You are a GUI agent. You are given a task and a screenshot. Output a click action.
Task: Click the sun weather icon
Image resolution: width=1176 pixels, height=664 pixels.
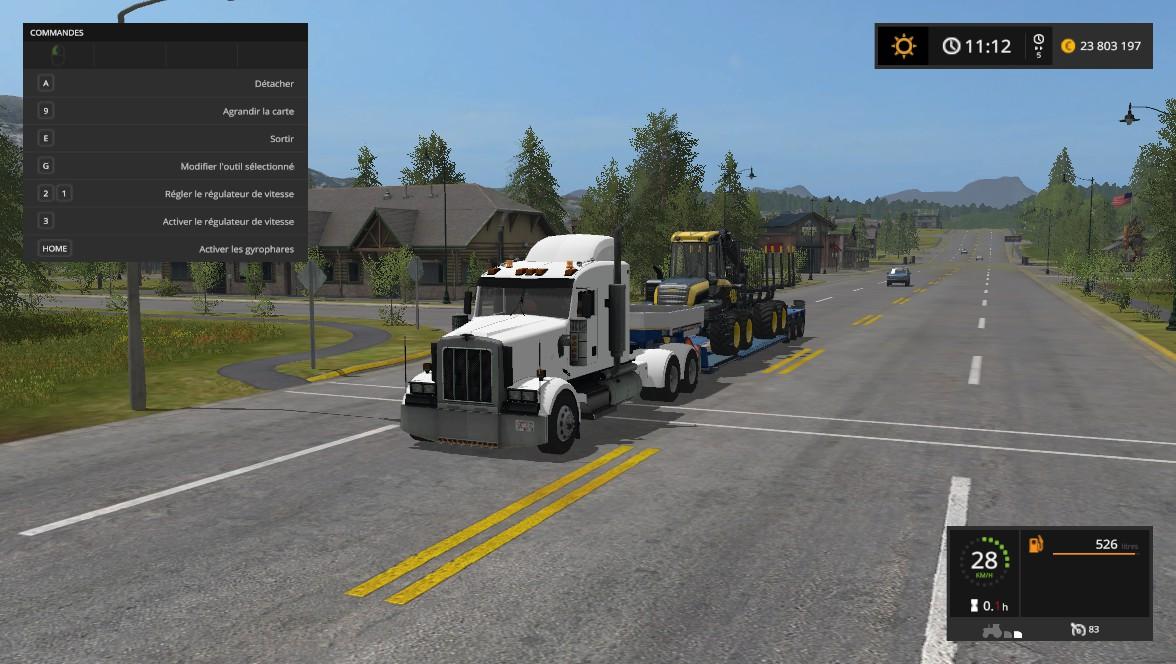904,46
